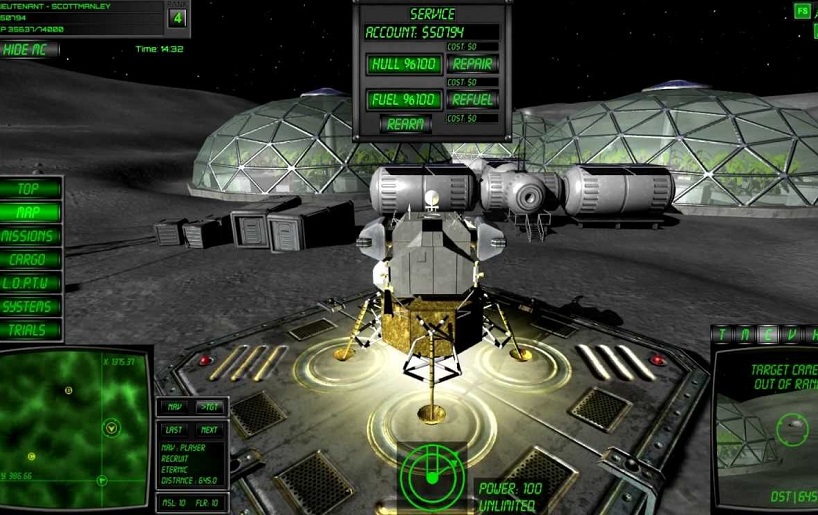The image size is (818, 515).
Task: Select the L.O.P.T.V menu entry
Action: coord(30,283)
